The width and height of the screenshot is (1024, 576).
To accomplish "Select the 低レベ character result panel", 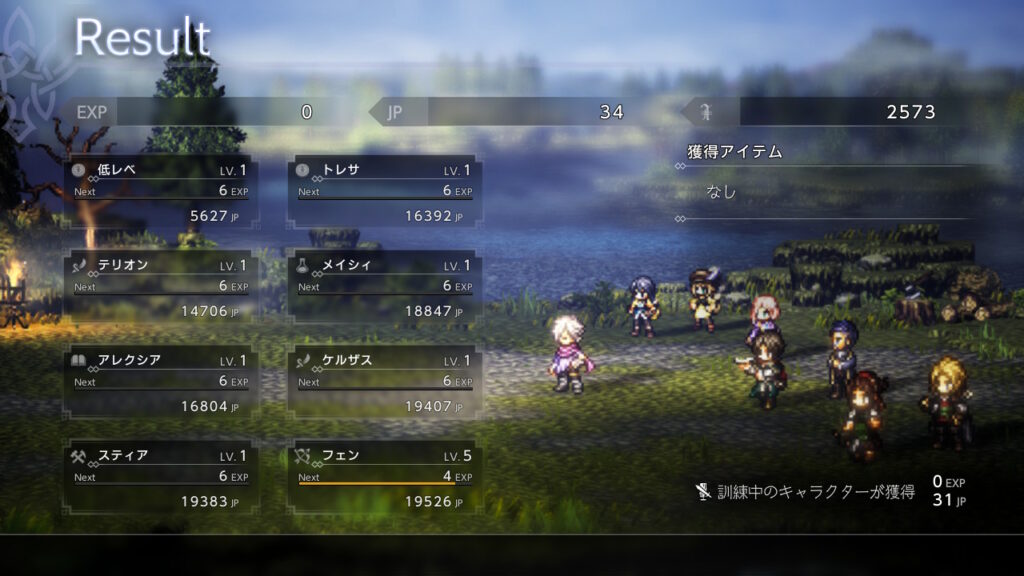I will [x=160, y=192].
